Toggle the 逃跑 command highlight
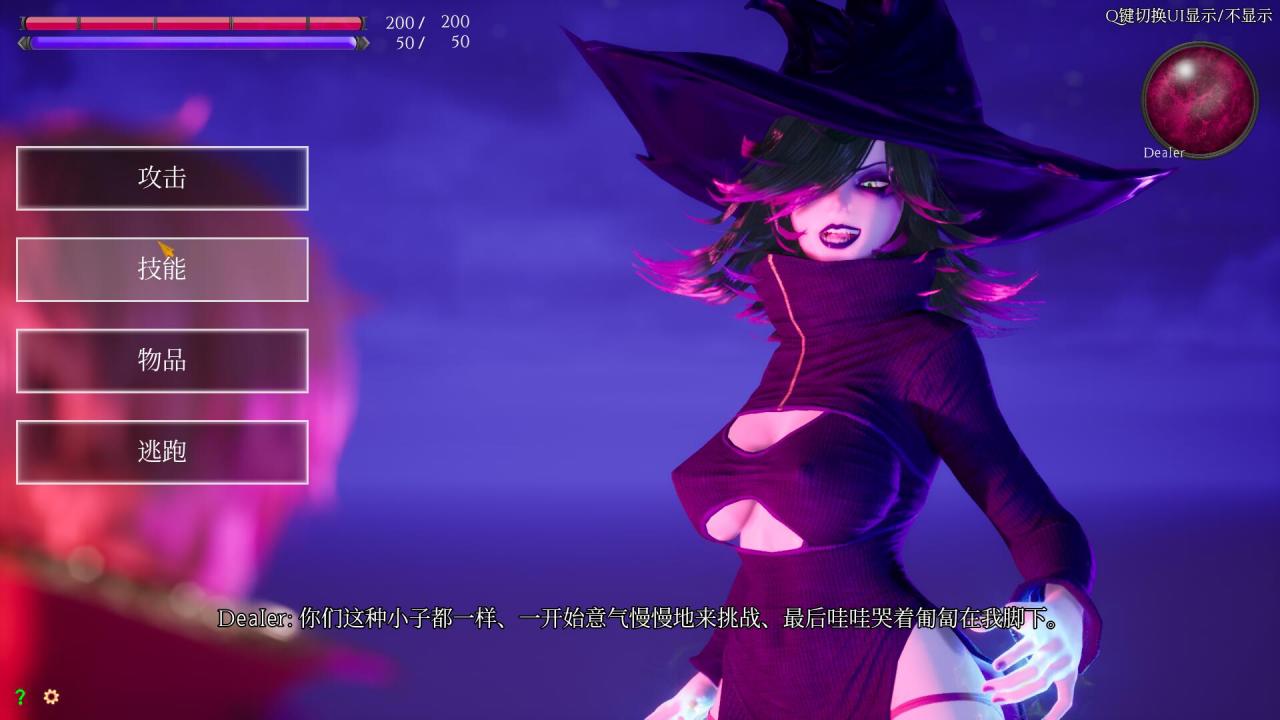 162,451
